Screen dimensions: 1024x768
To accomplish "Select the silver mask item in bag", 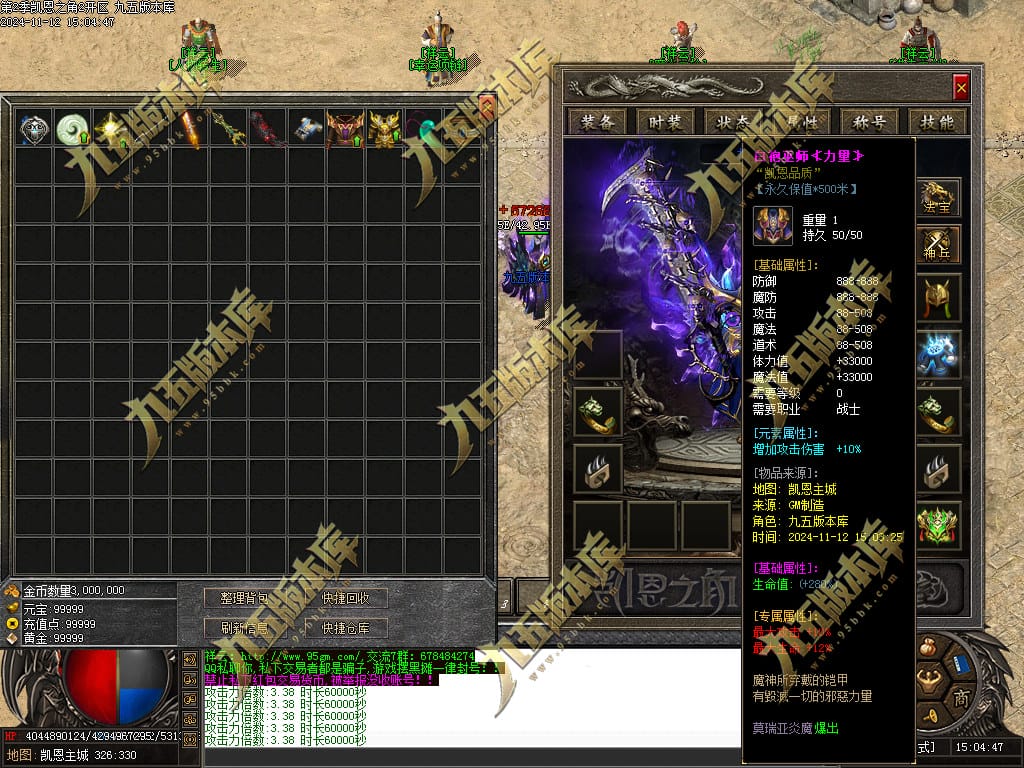I will [x=34, y=129].
